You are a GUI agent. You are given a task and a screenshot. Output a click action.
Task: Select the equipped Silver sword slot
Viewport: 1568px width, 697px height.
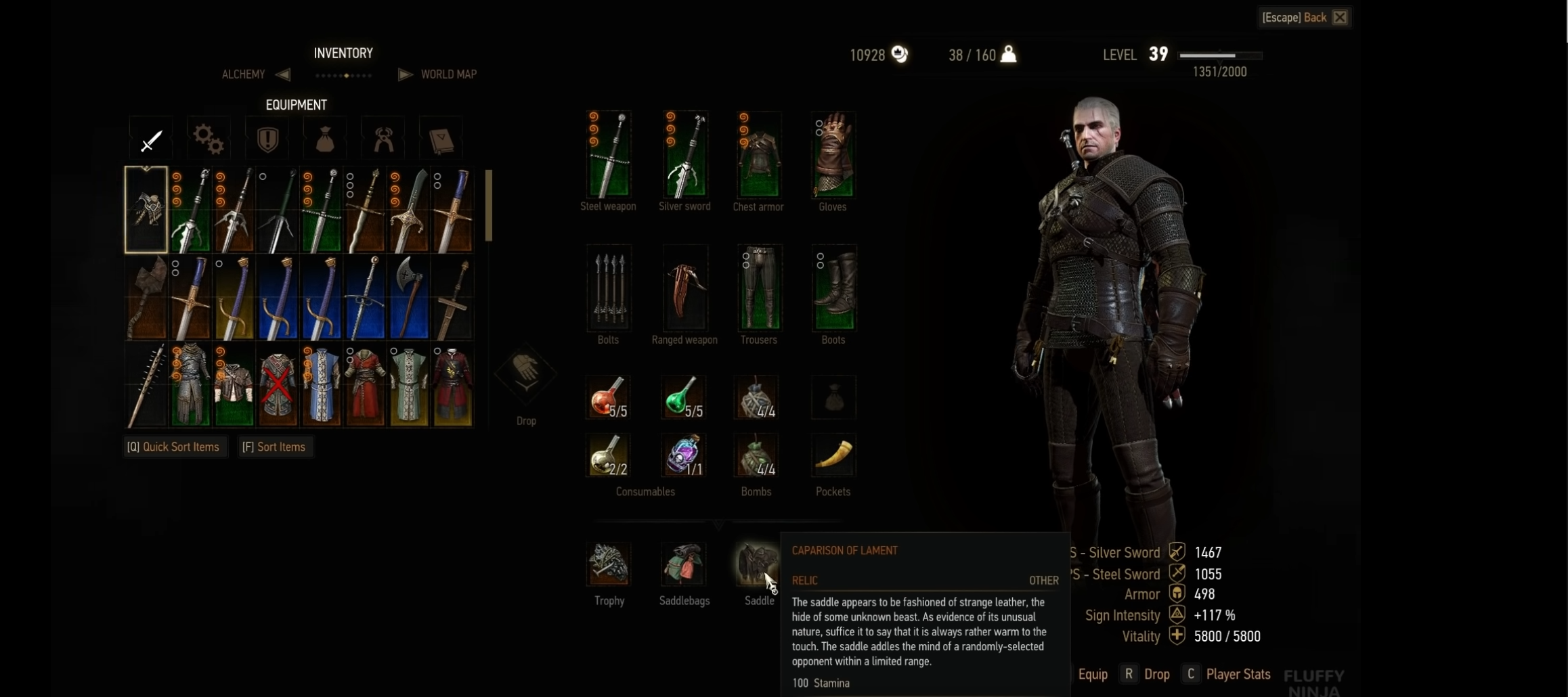click(684, 154)
